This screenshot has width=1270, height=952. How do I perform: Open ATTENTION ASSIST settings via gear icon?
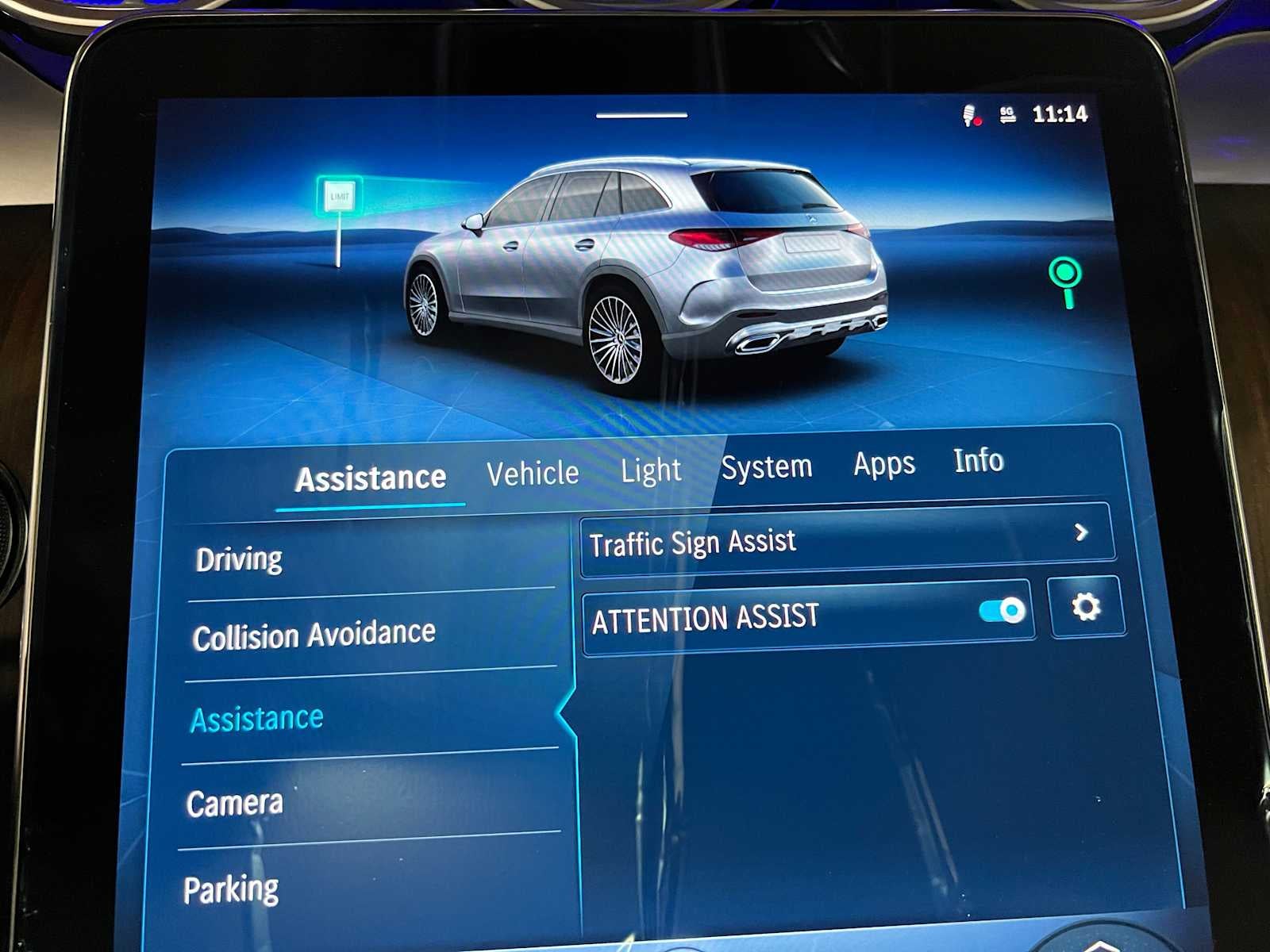click(1086, 607)
